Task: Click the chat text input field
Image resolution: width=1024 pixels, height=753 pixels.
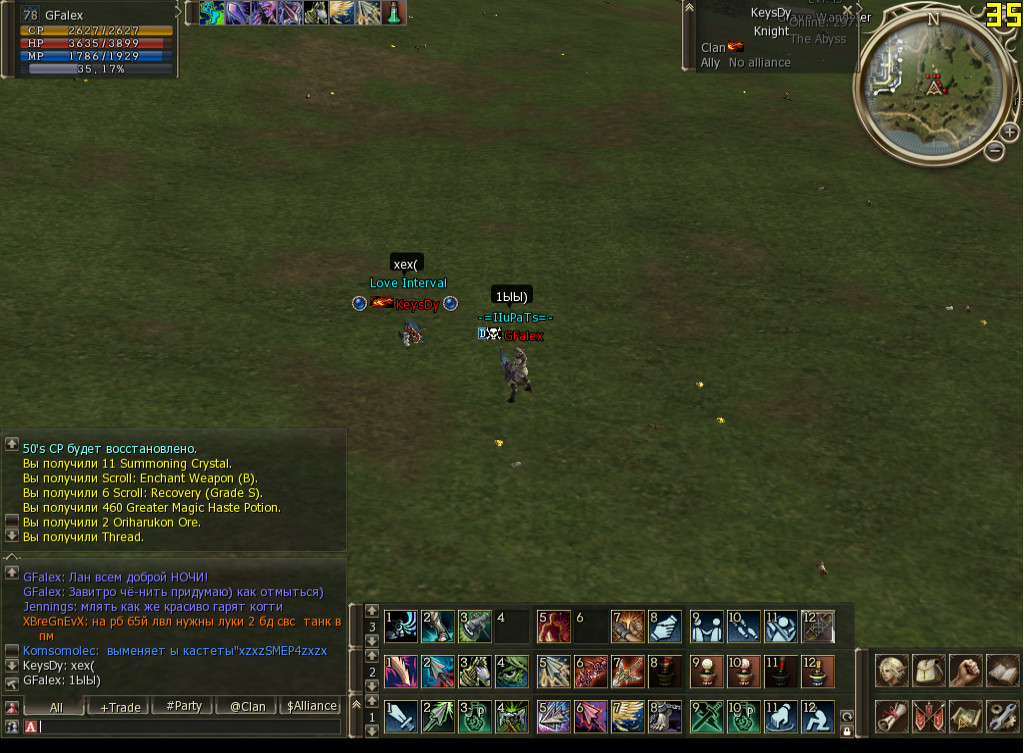Action: point(190,727)
